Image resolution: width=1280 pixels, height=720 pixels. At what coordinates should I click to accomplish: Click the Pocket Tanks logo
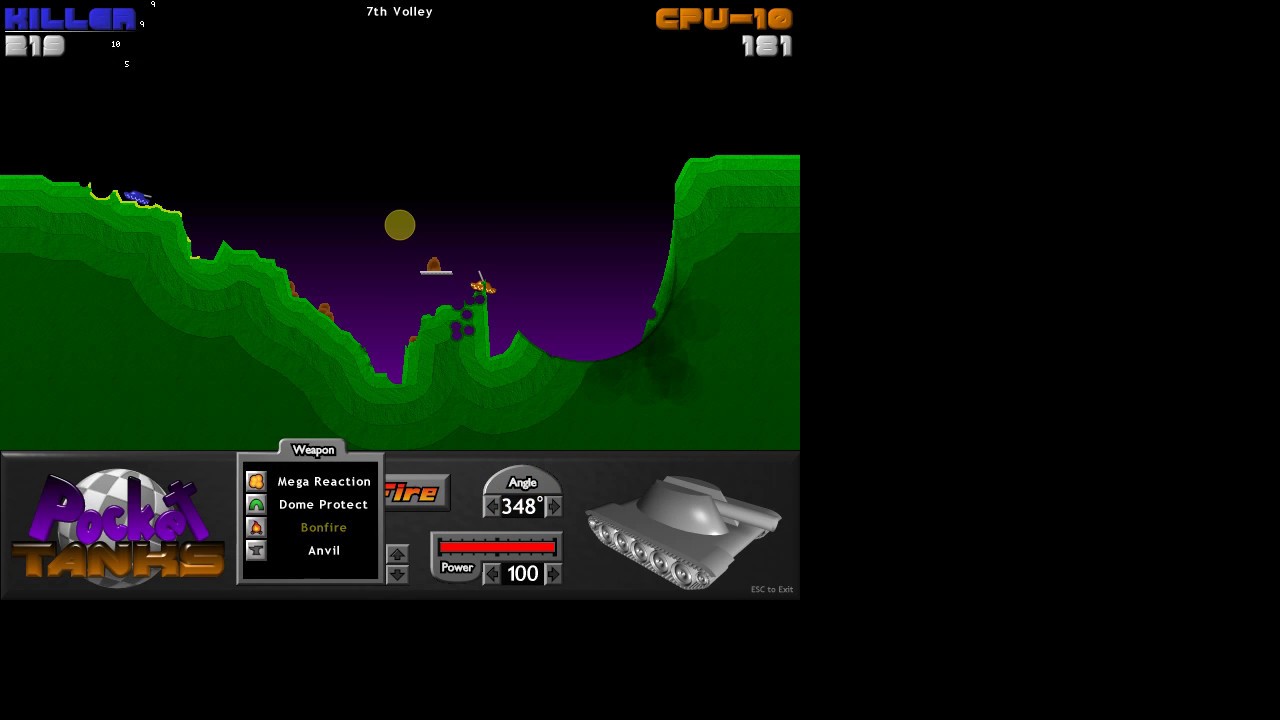[x=115, y=525]
